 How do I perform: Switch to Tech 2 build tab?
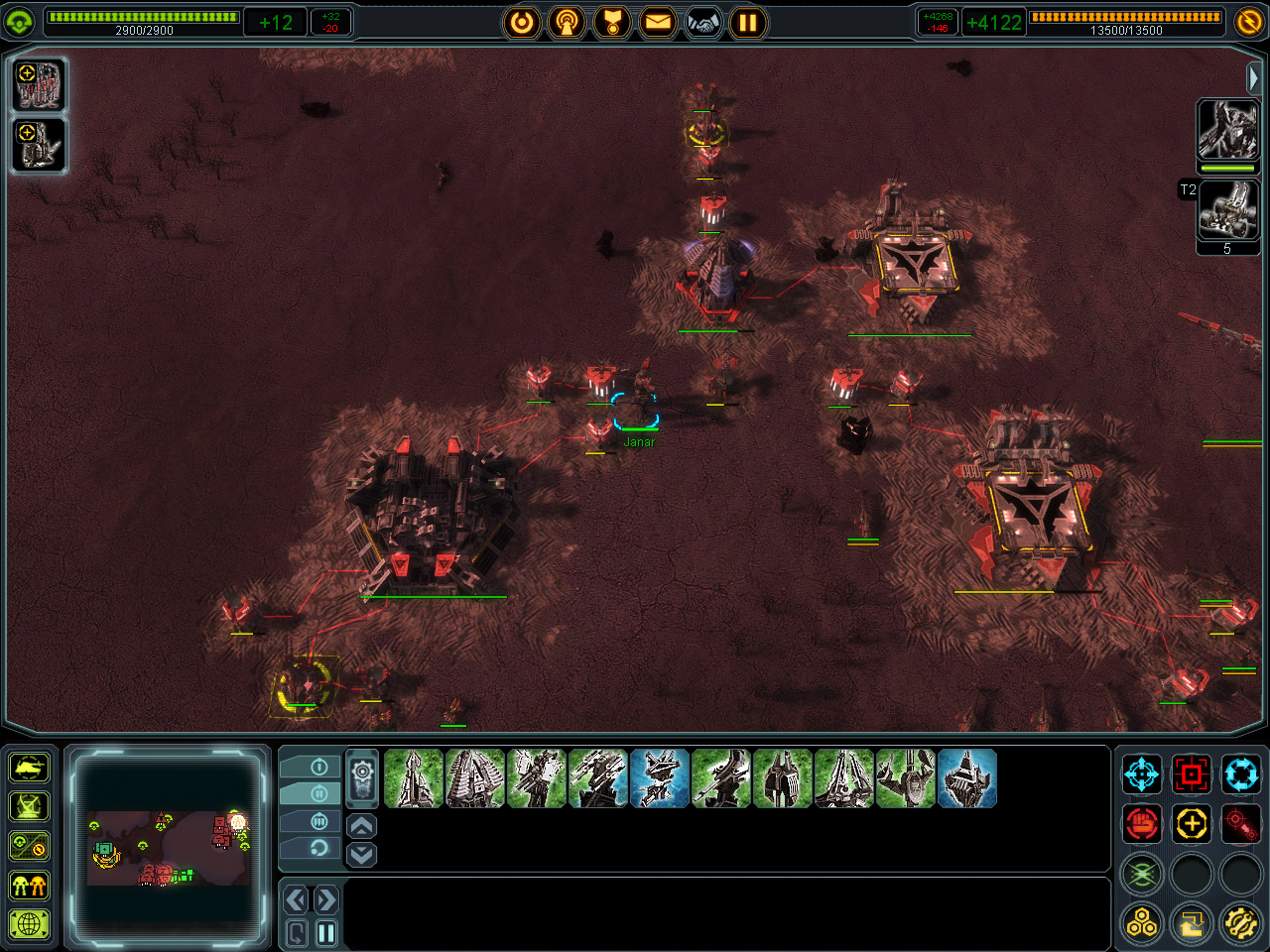pyautogui.click(x=318, y=793)
